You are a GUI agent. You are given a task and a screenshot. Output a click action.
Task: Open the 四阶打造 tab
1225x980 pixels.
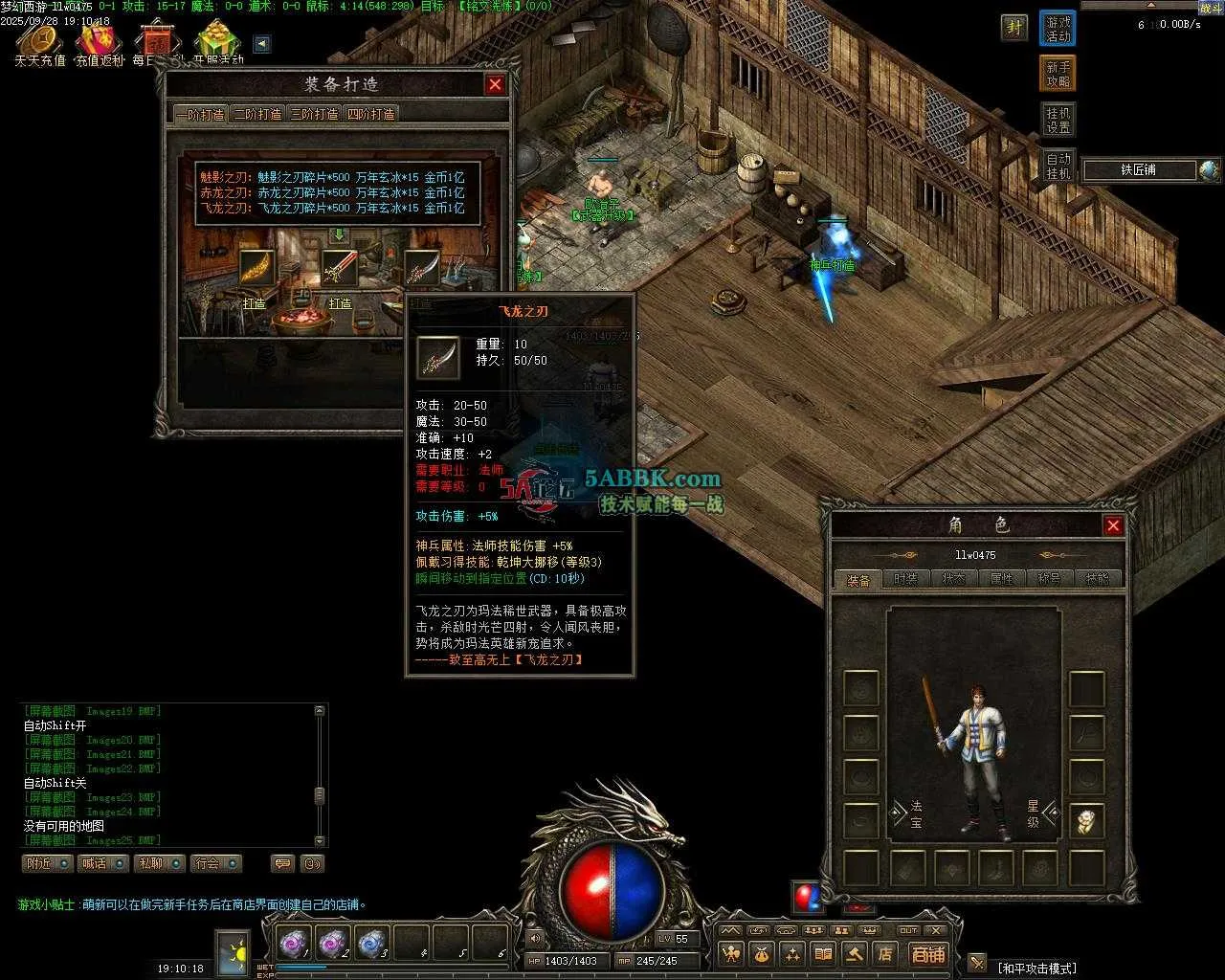pyautogui.click(x=370, y=114)
